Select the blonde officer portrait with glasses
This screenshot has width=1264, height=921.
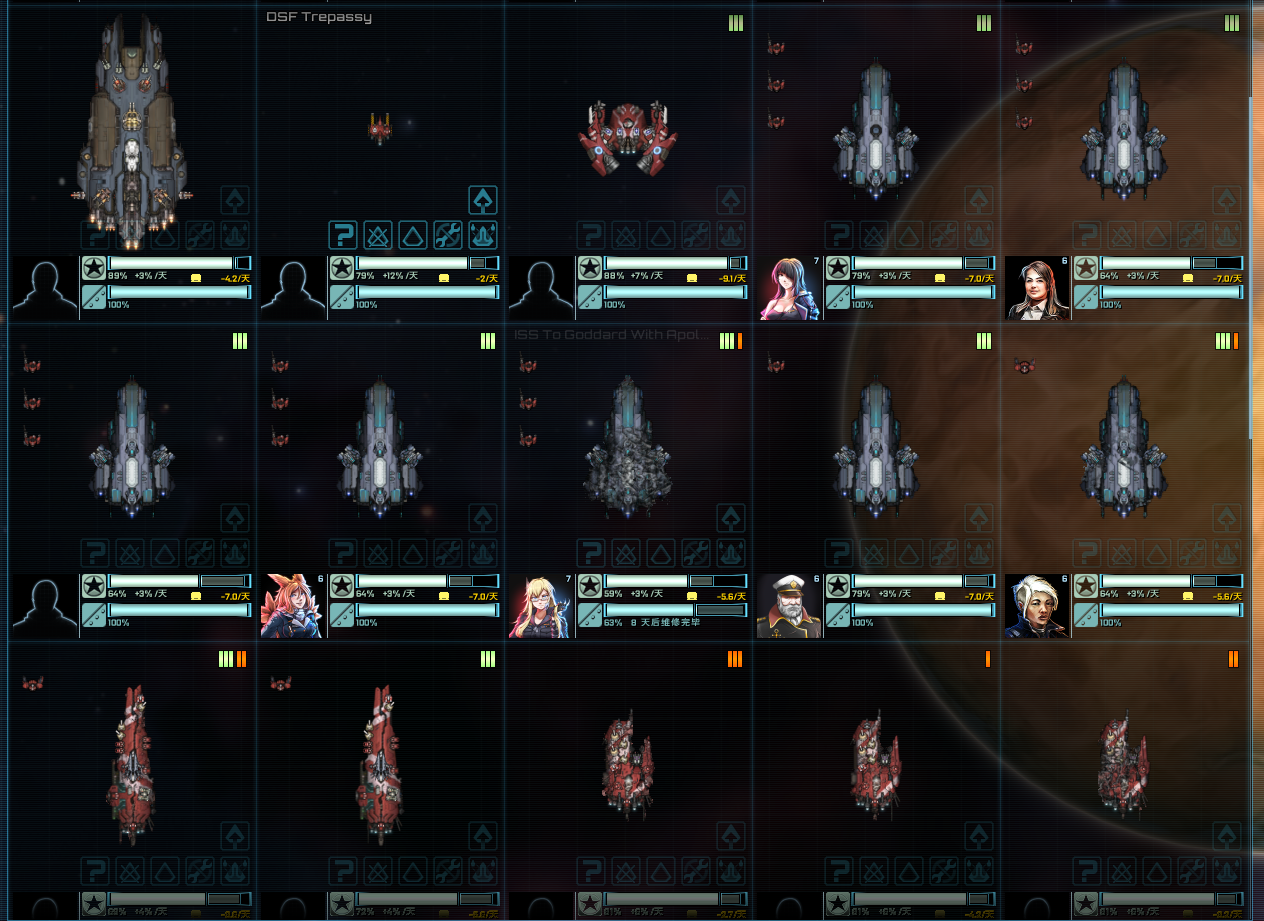[541, 606]
